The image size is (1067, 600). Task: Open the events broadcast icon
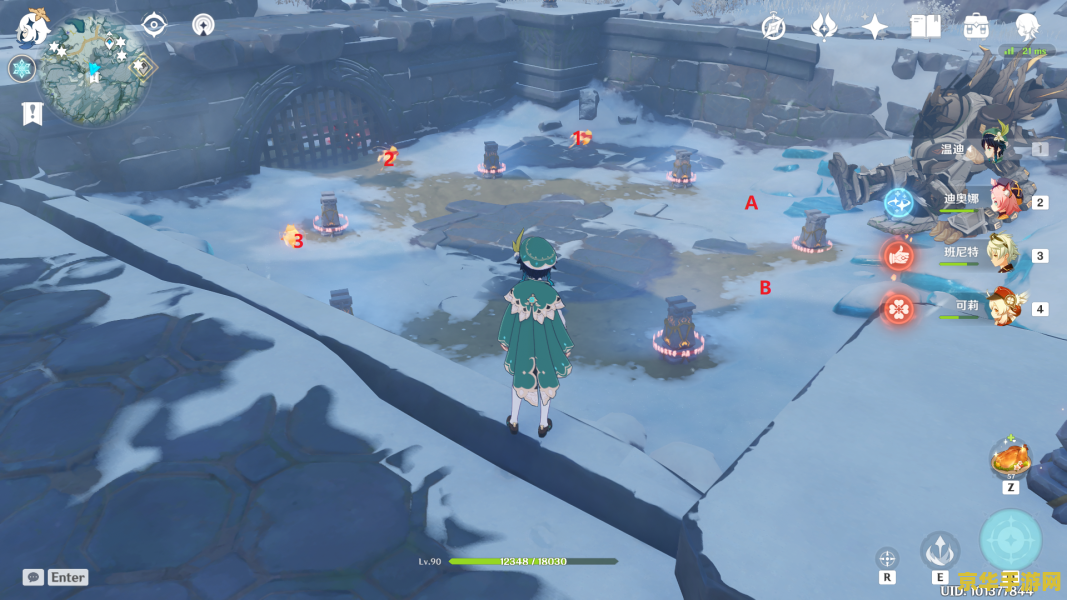[x=204, y=25]
